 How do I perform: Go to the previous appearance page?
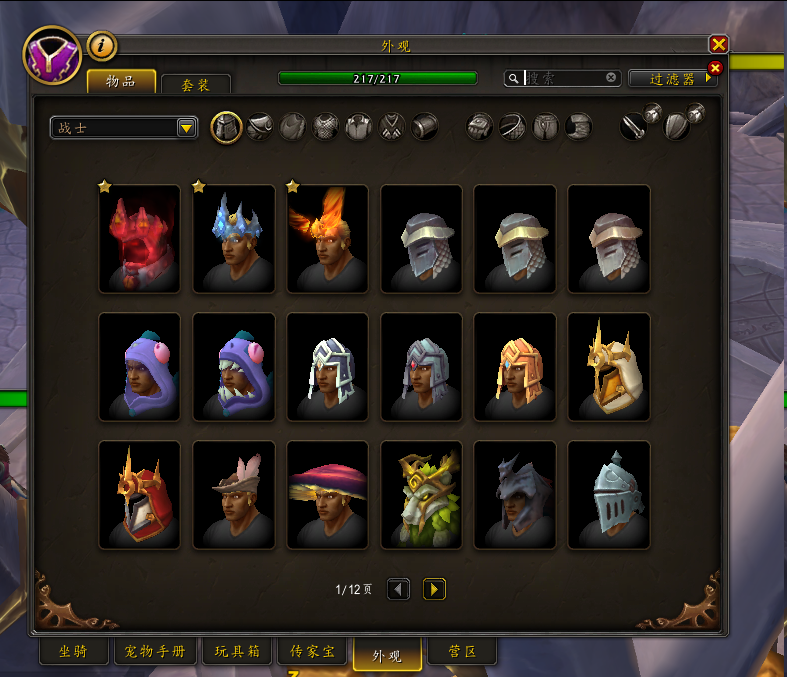[x=398, y=589]
